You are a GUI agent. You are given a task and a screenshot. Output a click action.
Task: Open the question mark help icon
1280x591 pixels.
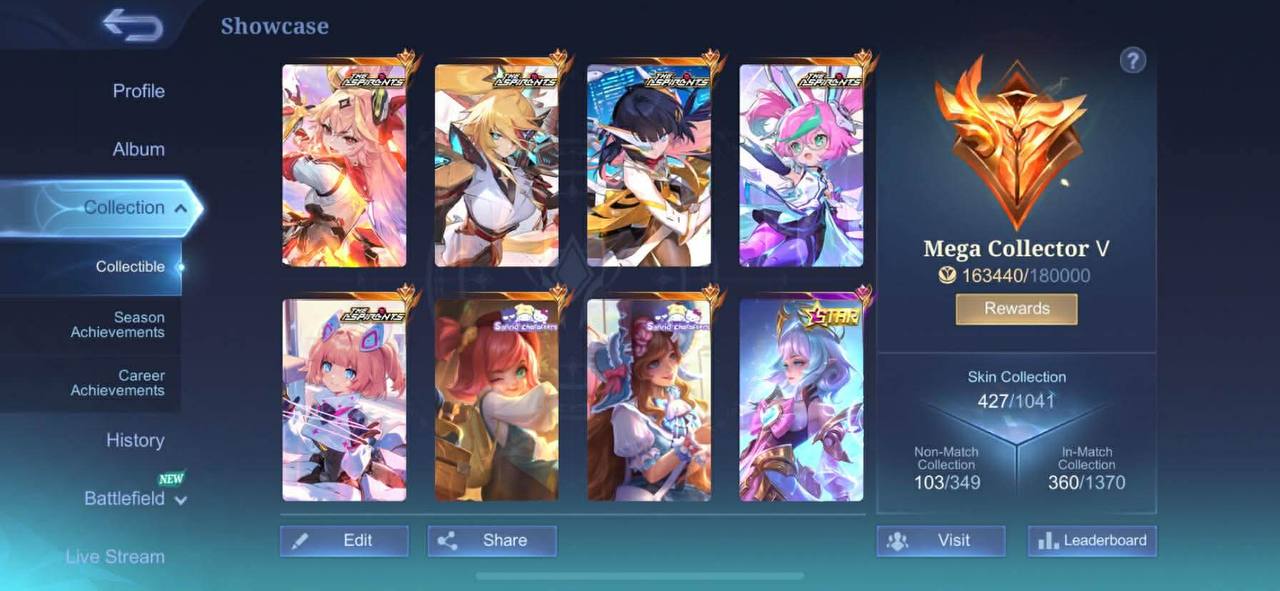pyautogui.click(x=1132, y=60)
